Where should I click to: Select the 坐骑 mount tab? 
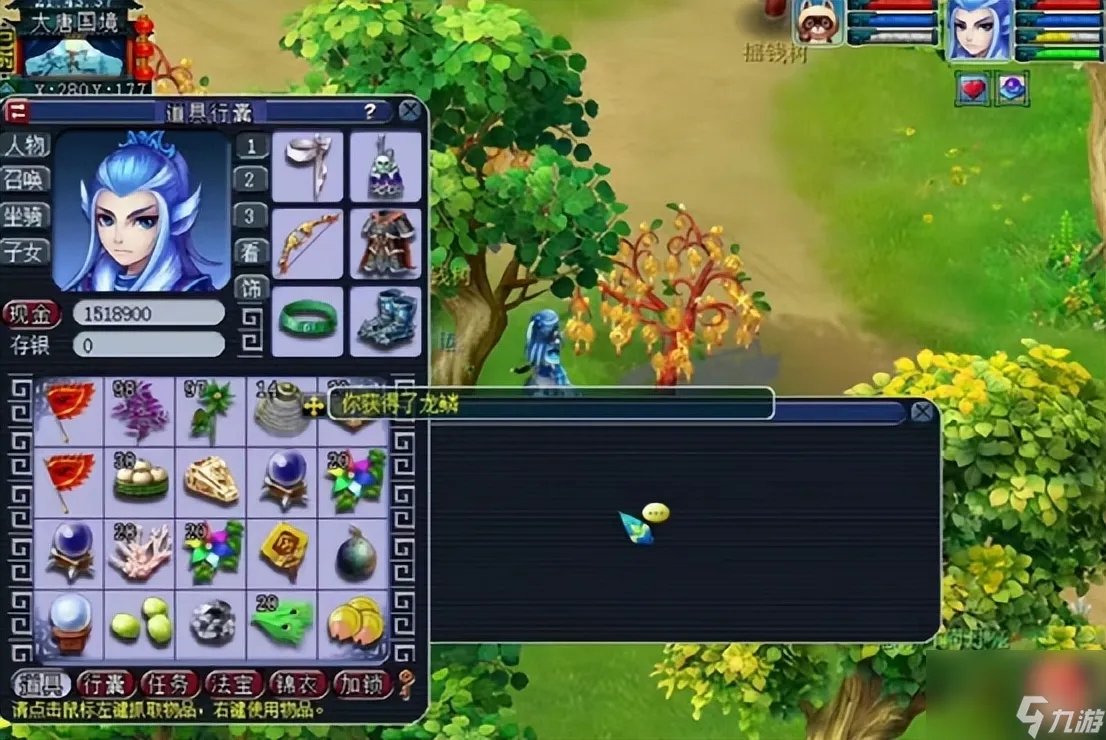[25, 215]
